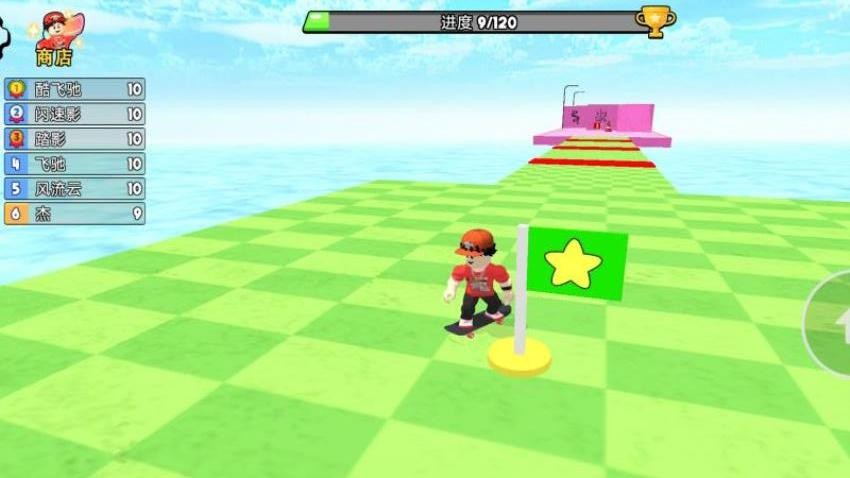This screenshot has height=478, width=850.
Task: Click the gold trophy icon
Action: (655, 22)
